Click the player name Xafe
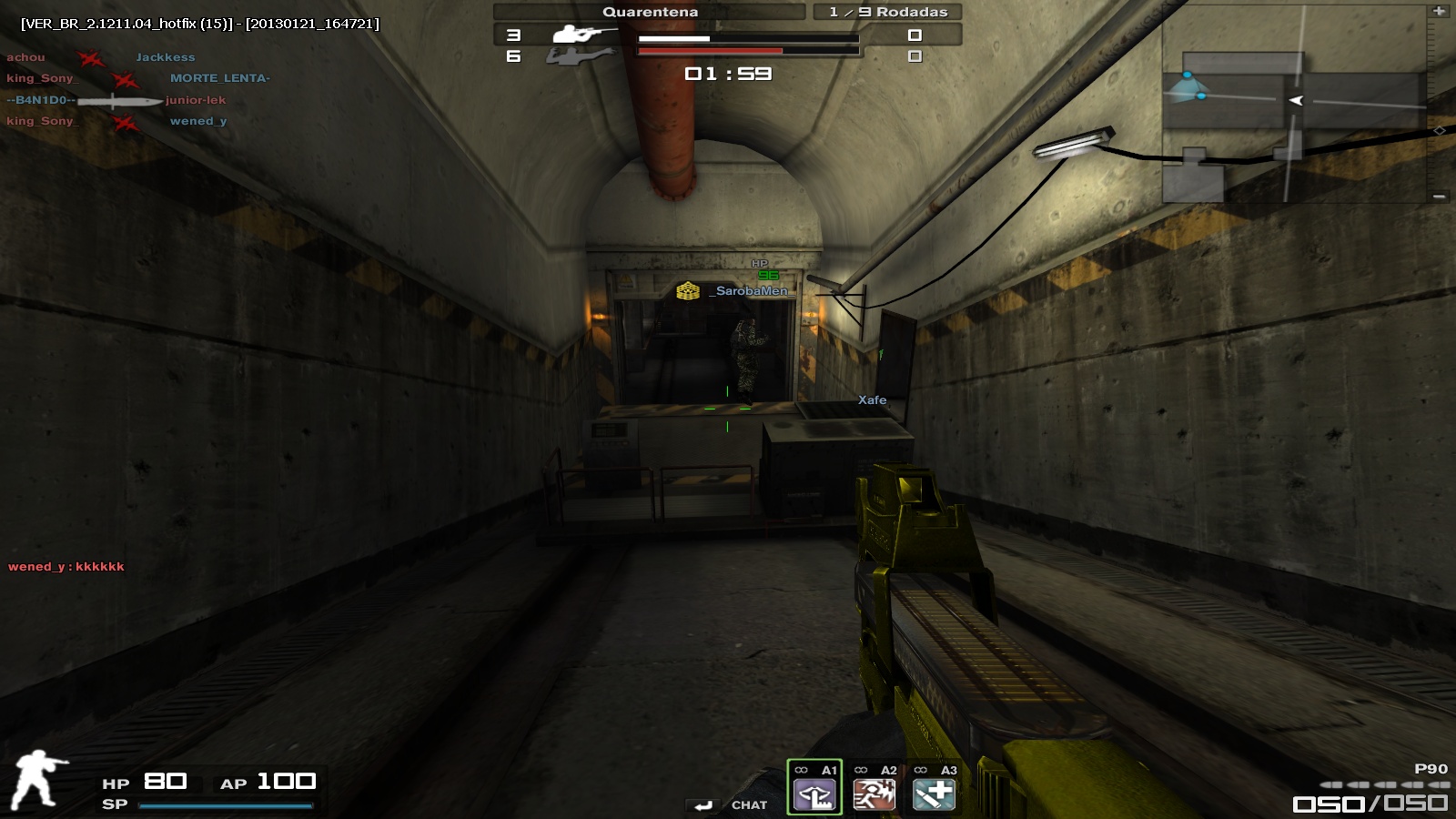Screen dimensions: 1456x819 pyautogui.click(x=872, y=400)
